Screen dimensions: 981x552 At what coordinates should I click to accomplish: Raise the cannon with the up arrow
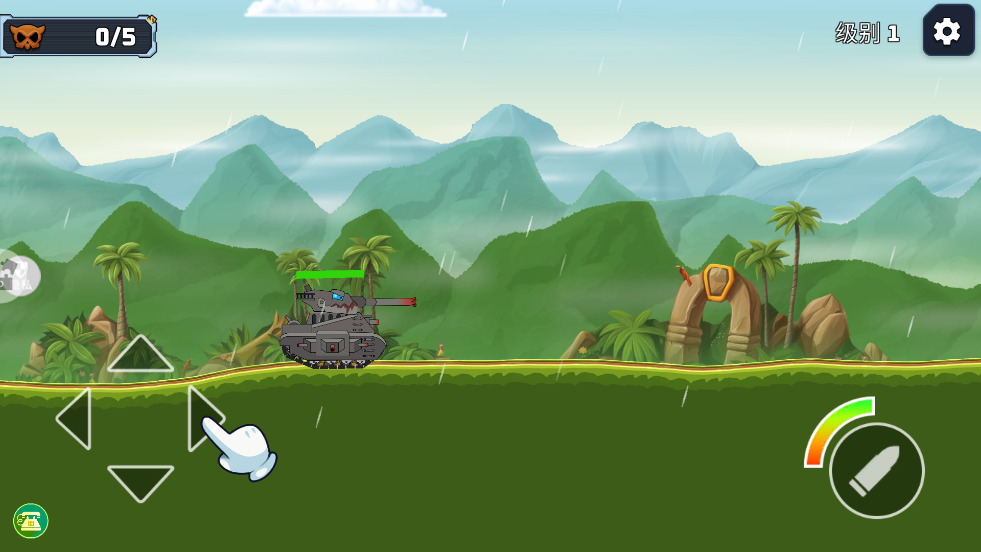point(140,354)
